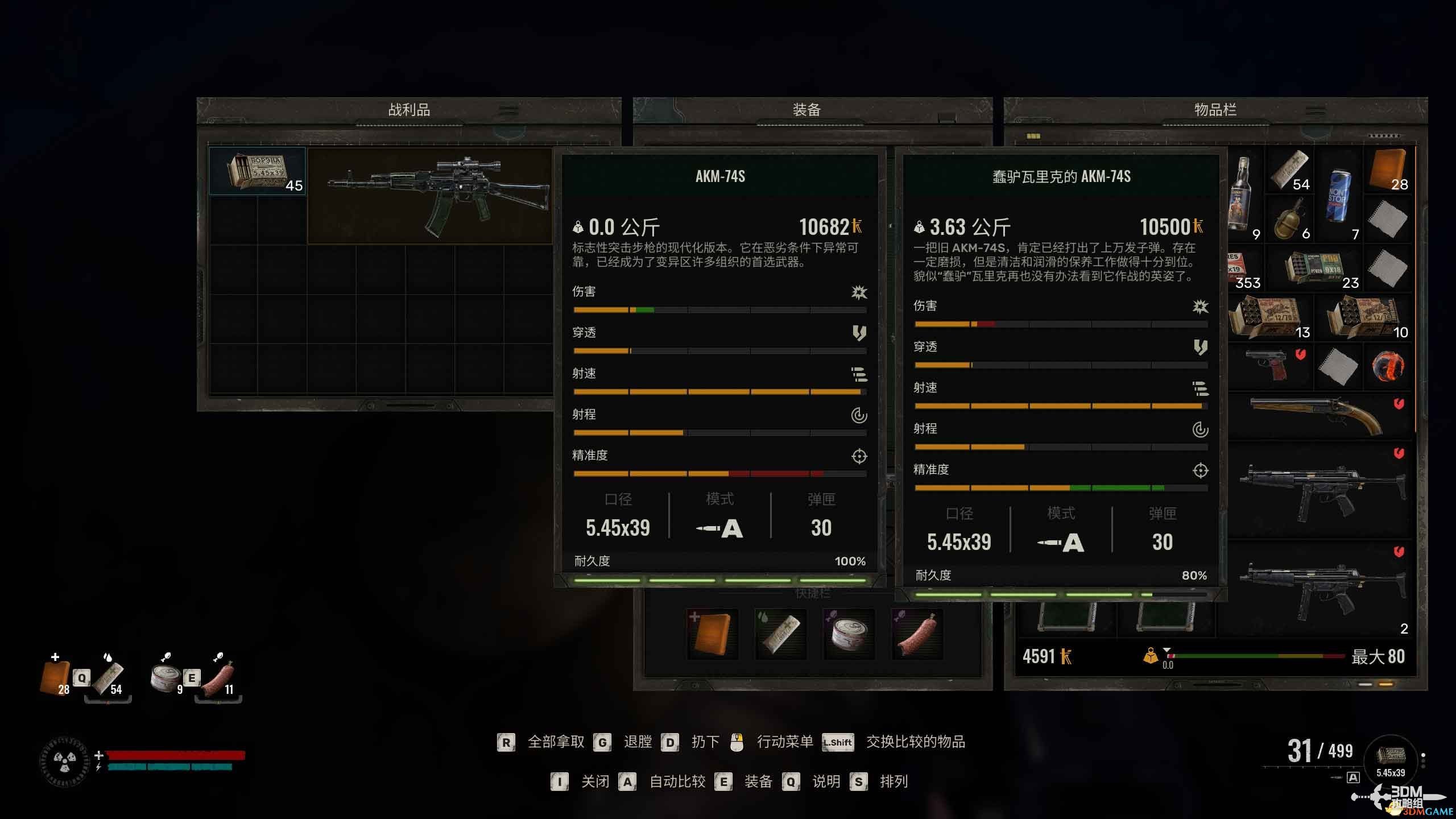
Task: Click the orange medkit stack of 28 in inventory grid
Action: pyautogui.click(x=1389, y=169)
